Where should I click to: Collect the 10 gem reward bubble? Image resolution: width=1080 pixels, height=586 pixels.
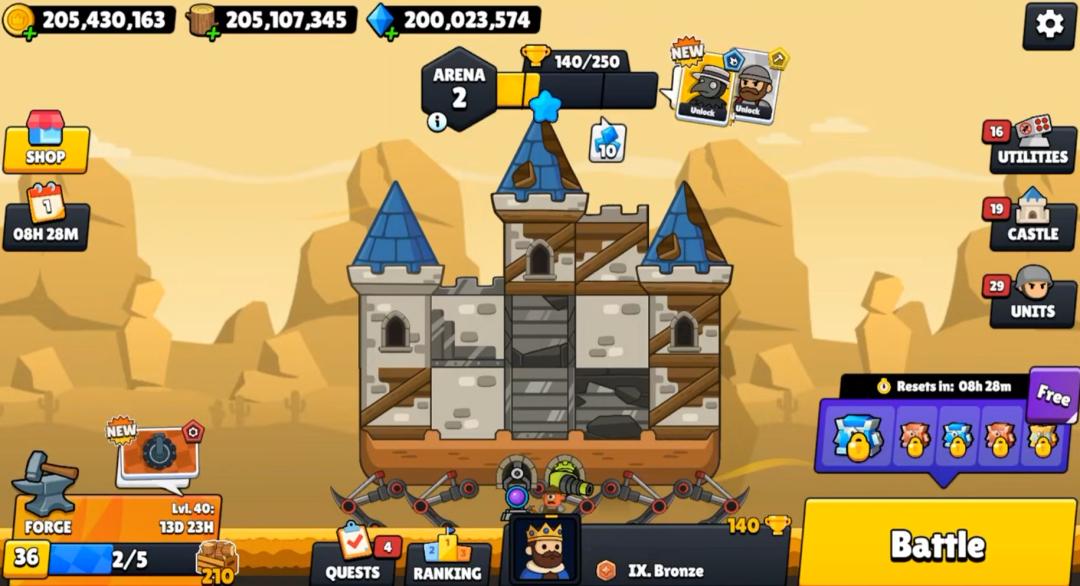[607, 142]
